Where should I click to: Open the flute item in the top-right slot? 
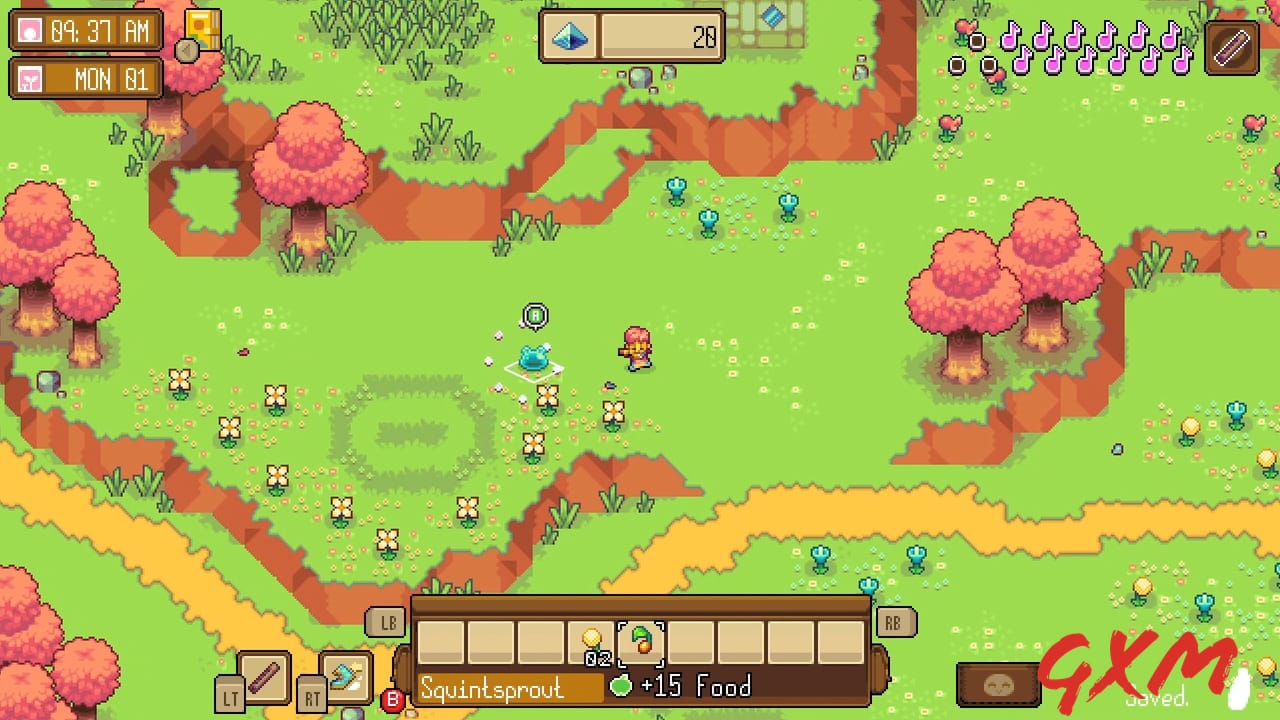point(1230,46)
